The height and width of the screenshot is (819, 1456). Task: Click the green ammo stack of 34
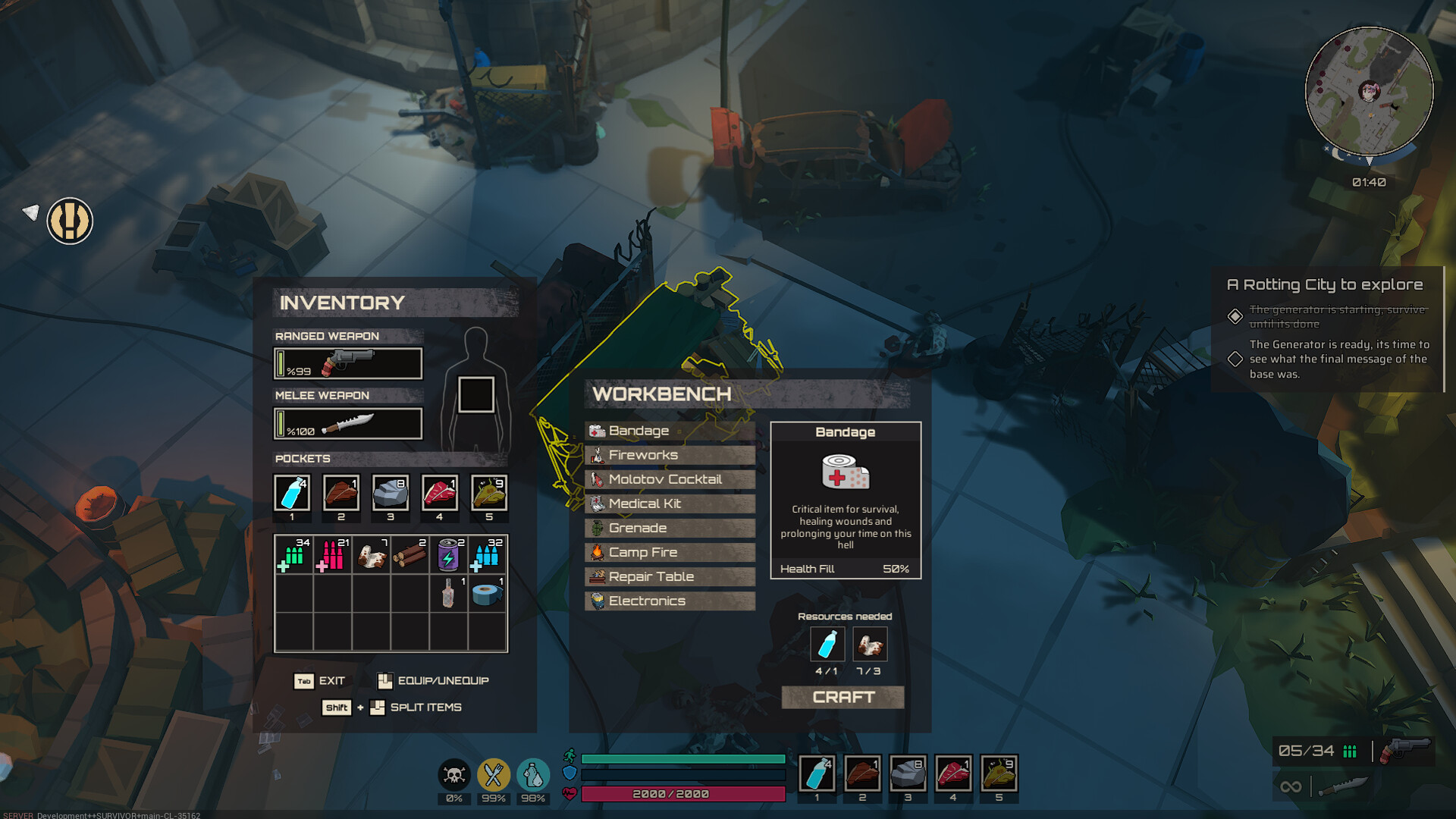pos(293,555)
